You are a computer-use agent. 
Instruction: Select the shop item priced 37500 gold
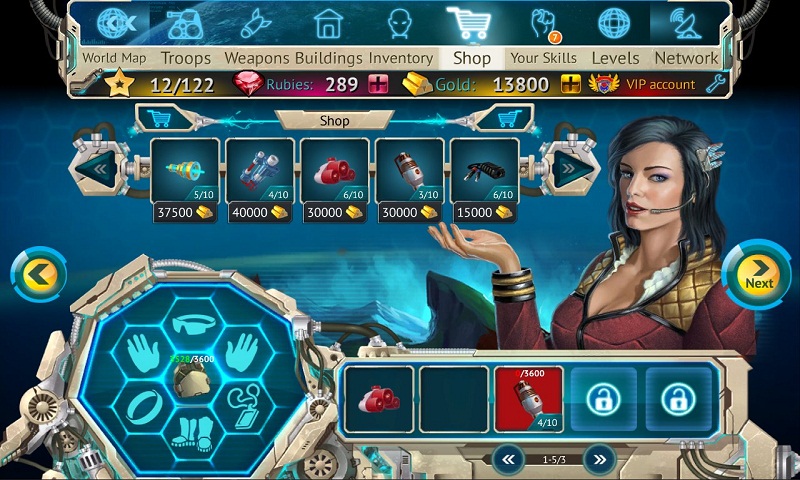coord(185,170)
